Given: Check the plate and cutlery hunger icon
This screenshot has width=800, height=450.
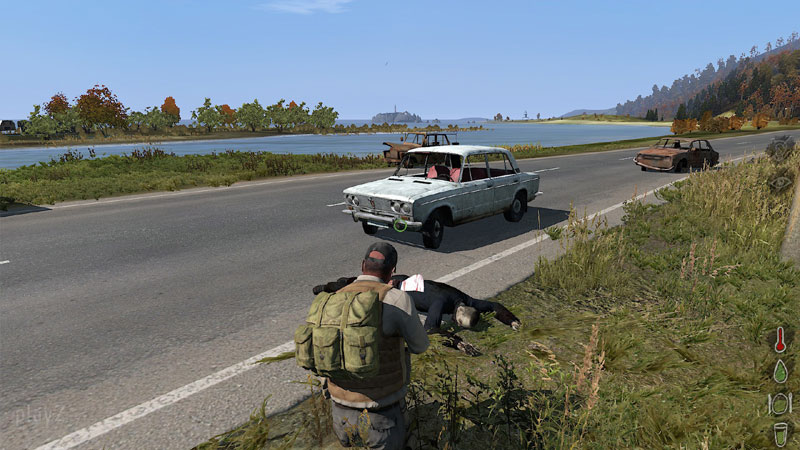Looking at the screenshot, I should pos(780,402).
